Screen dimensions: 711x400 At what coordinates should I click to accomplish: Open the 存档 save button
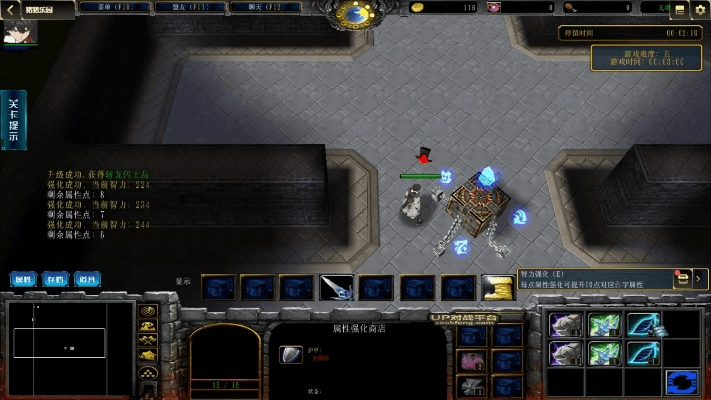coord(56,279)
